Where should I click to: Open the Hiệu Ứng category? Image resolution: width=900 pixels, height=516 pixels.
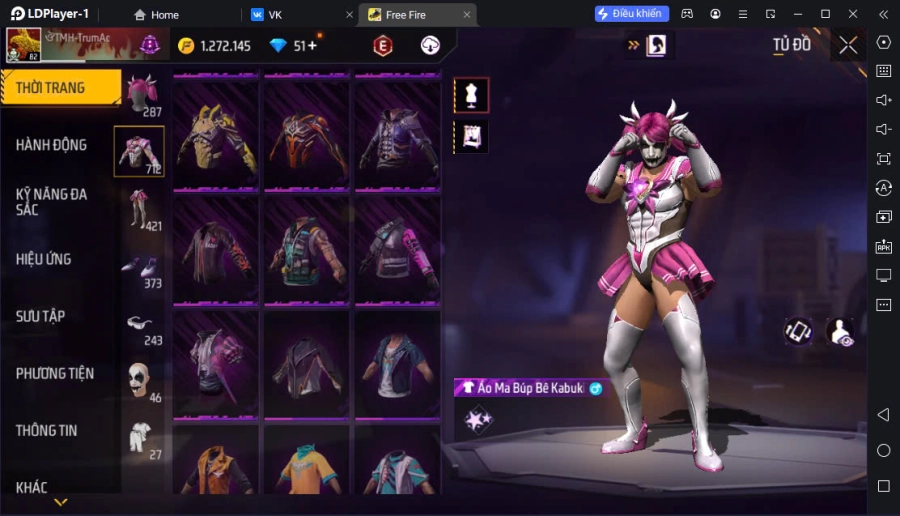click(x=44, y=259)
